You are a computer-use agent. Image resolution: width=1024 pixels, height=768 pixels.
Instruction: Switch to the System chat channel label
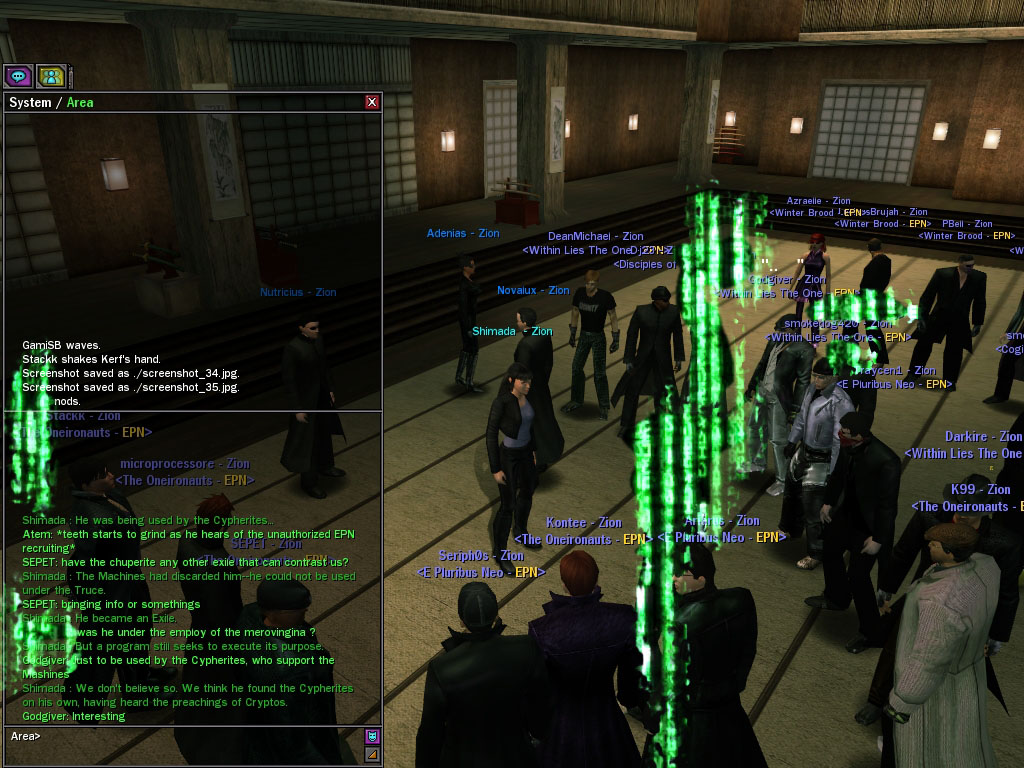[x=30, y=102]
